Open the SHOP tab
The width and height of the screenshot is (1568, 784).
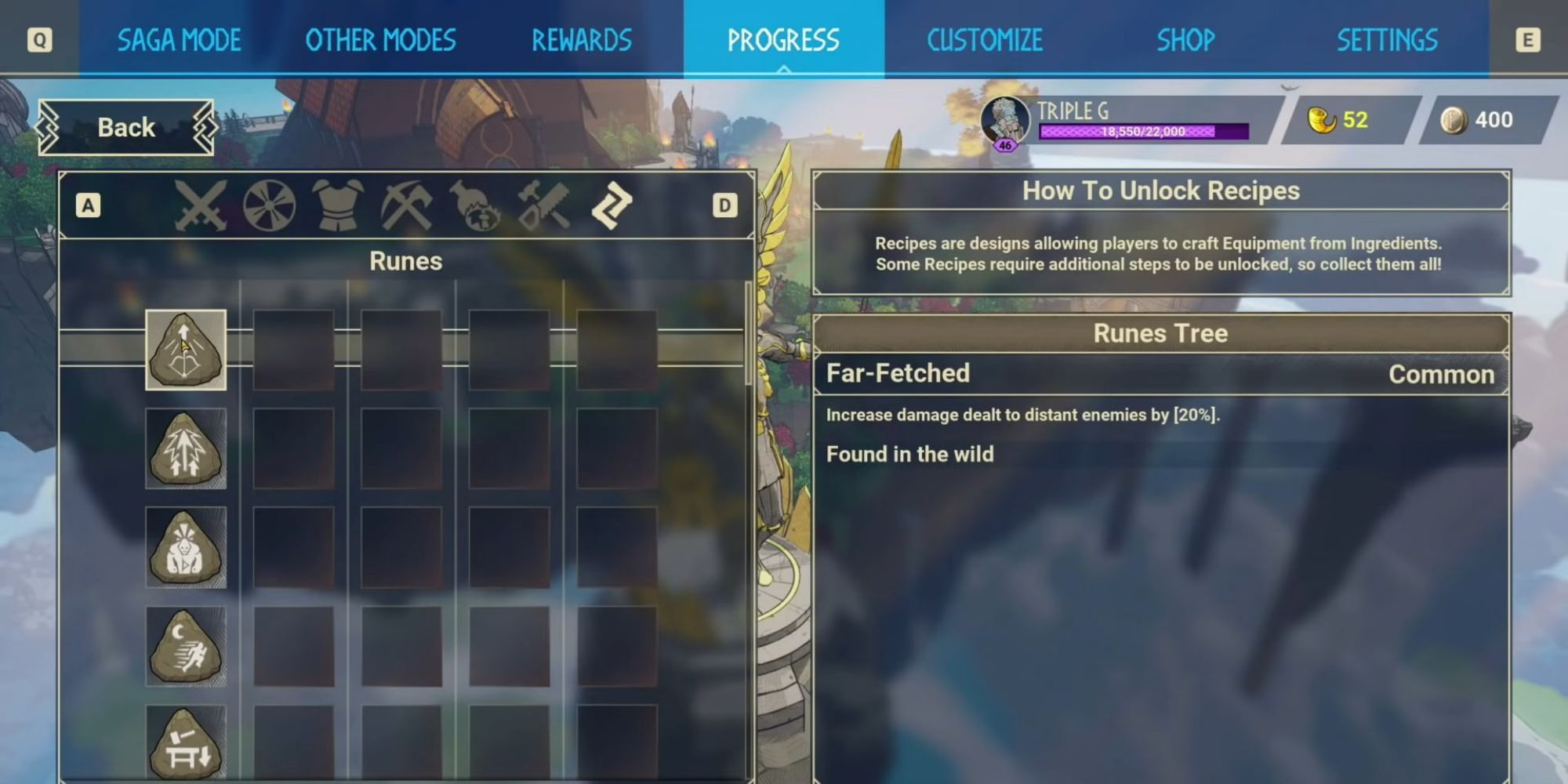[1185, 40]
